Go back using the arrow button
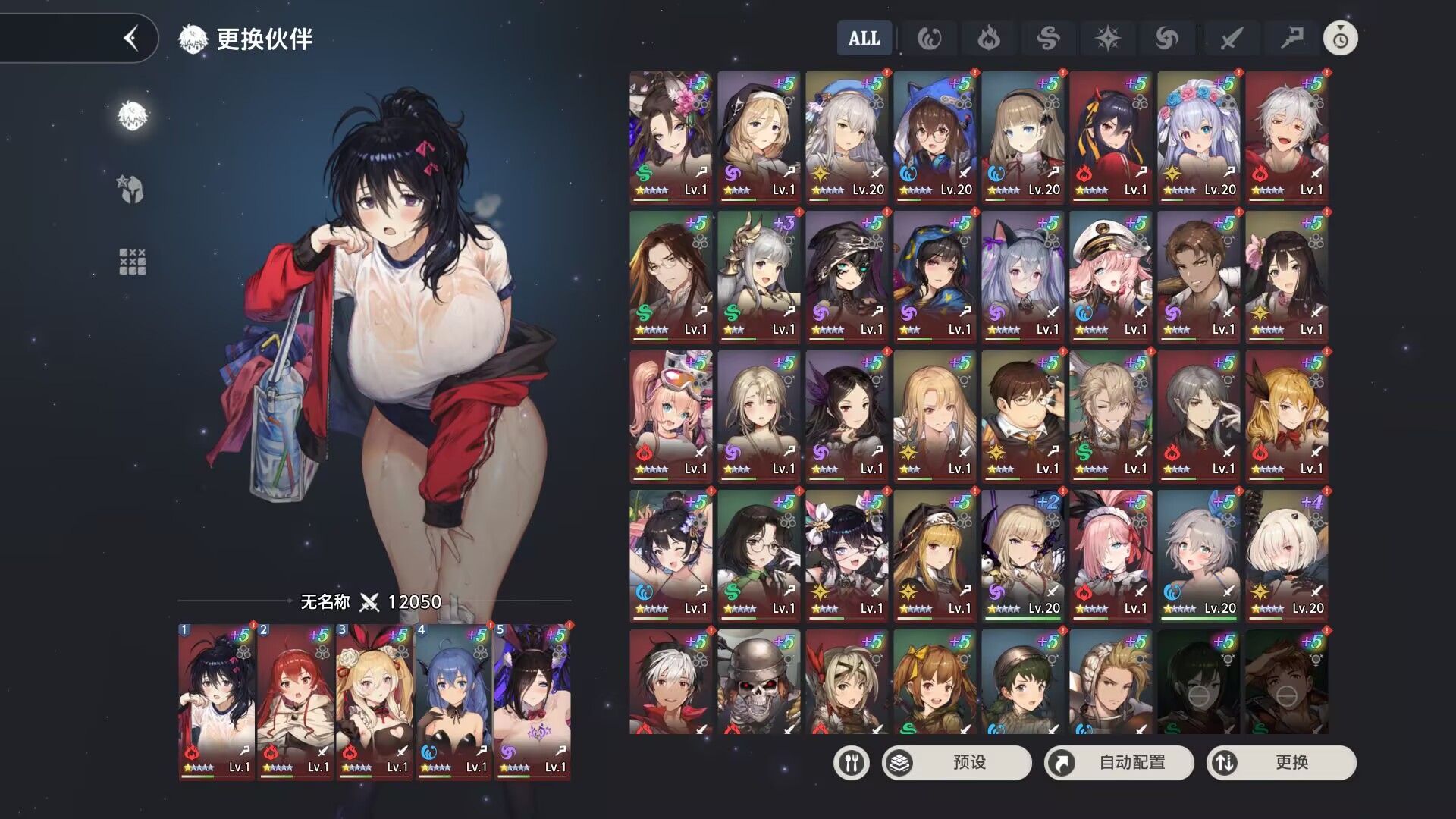Viewport: 1456px width, 819px height. [x=132, y=38]
